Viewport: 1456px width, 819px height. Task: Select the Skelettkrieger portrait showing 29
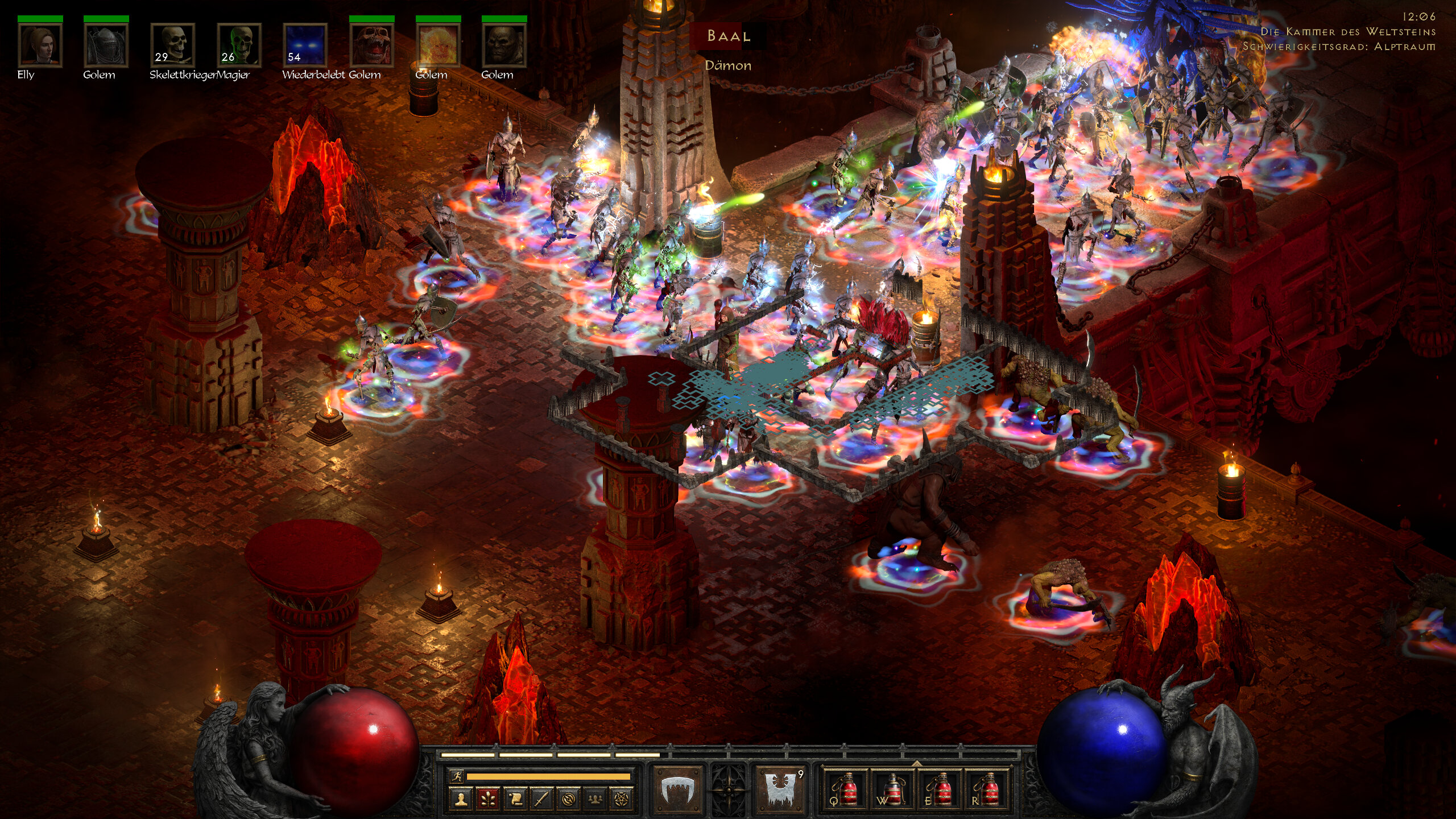(x=172, y=45)
